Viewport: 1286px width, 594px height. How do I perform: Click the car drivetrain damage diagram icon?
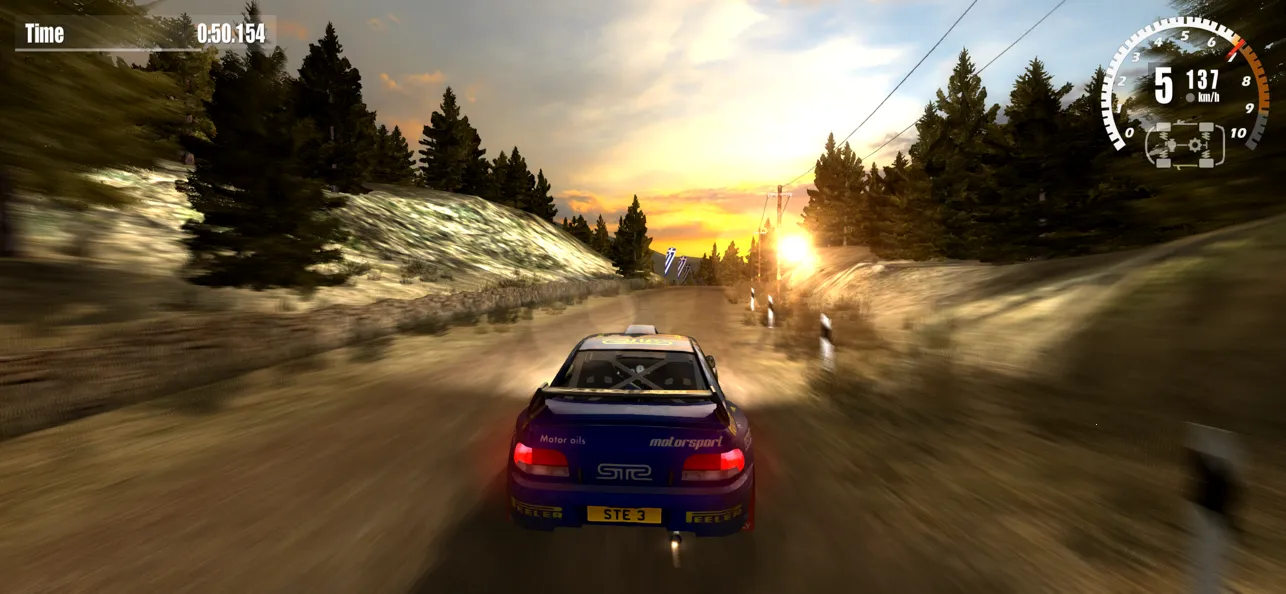point(1185,144)
